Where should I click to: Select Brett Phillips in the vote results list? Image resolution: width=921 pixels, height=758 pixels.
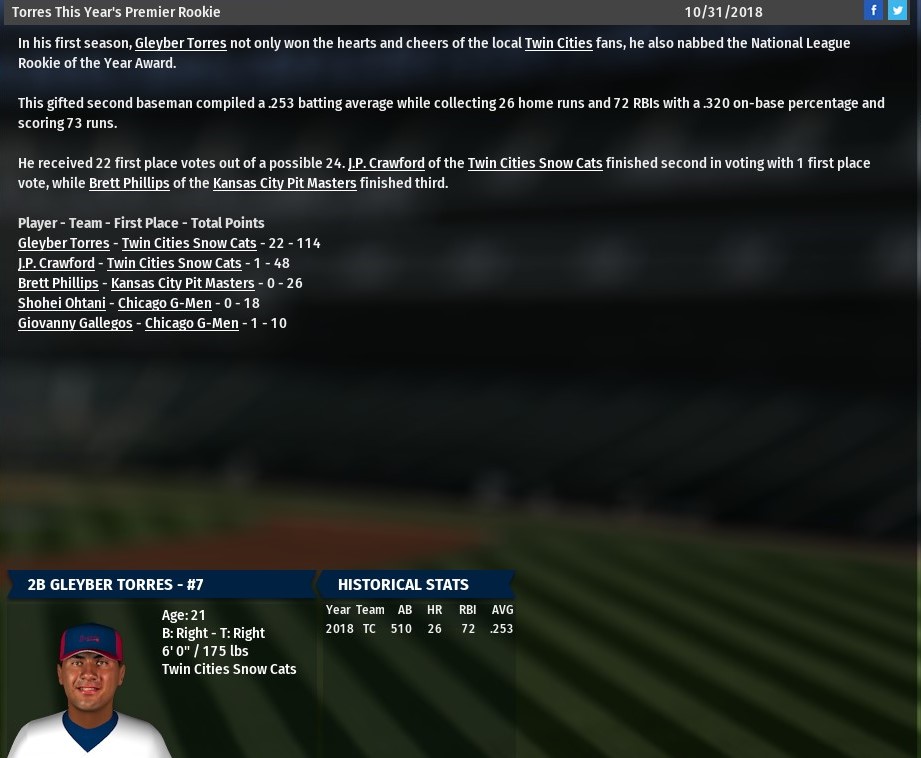[x=58, y=284]
